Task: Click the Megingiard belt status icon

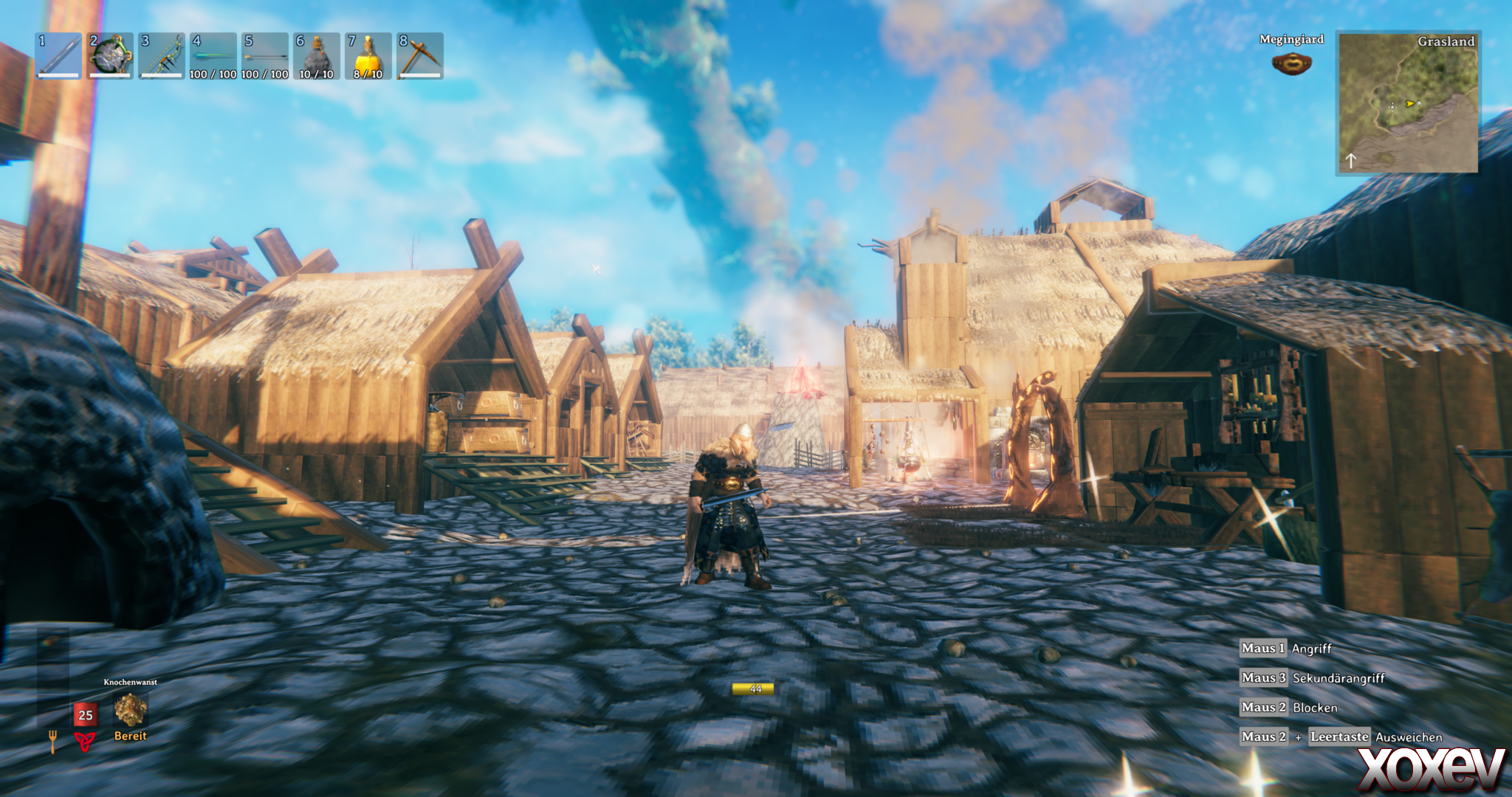Action: pyautogui.click(x=1291, y=63)
